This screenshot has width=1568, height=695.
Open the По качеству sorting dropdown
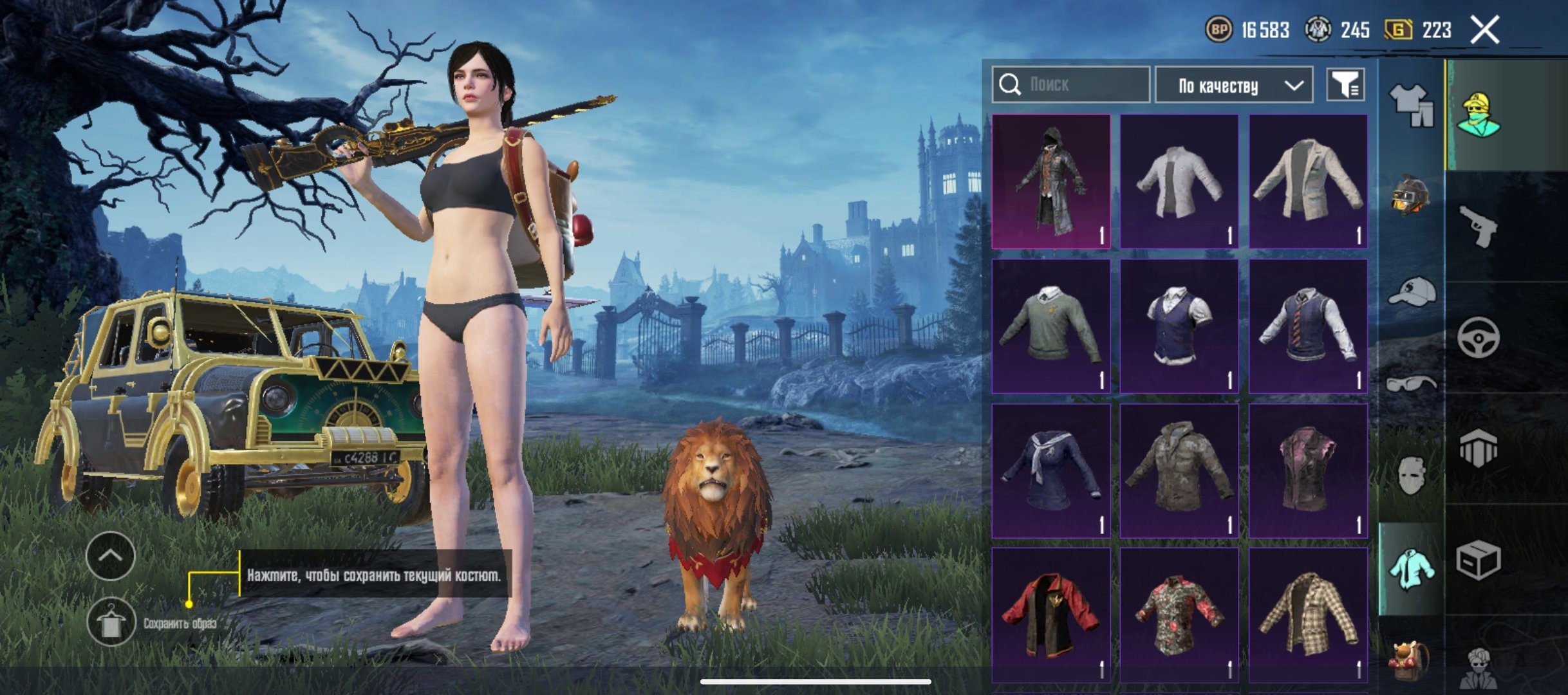[1234, 85]
